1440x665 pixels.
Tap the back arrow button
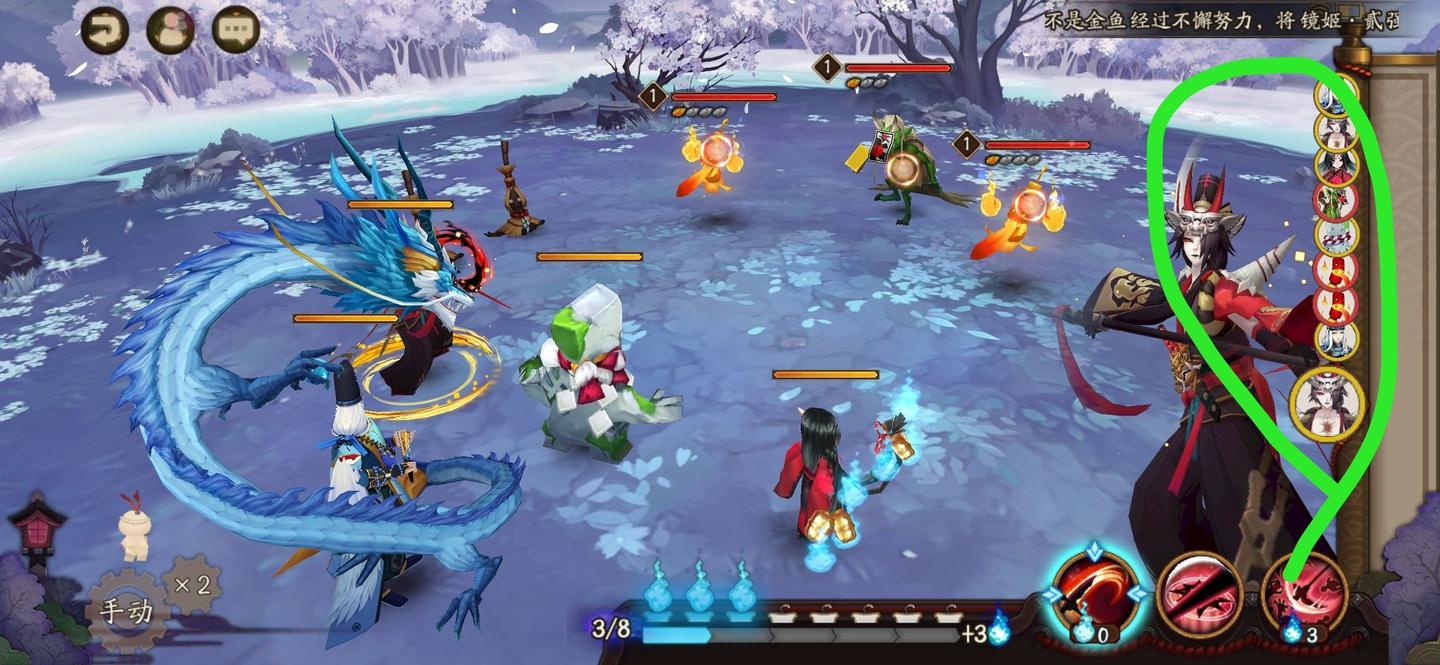pyautogui.click(x=104, y=30)
